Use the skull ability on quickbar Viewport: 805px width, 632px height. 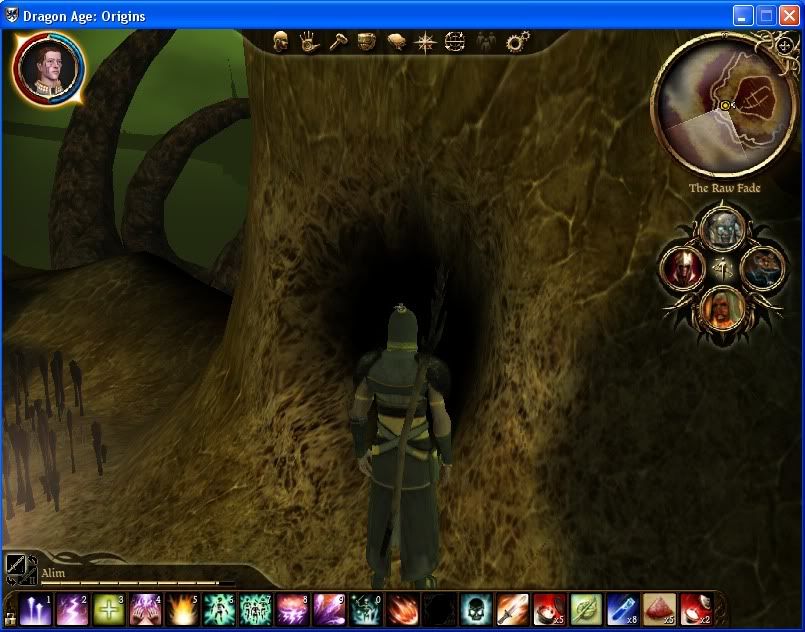475,609
